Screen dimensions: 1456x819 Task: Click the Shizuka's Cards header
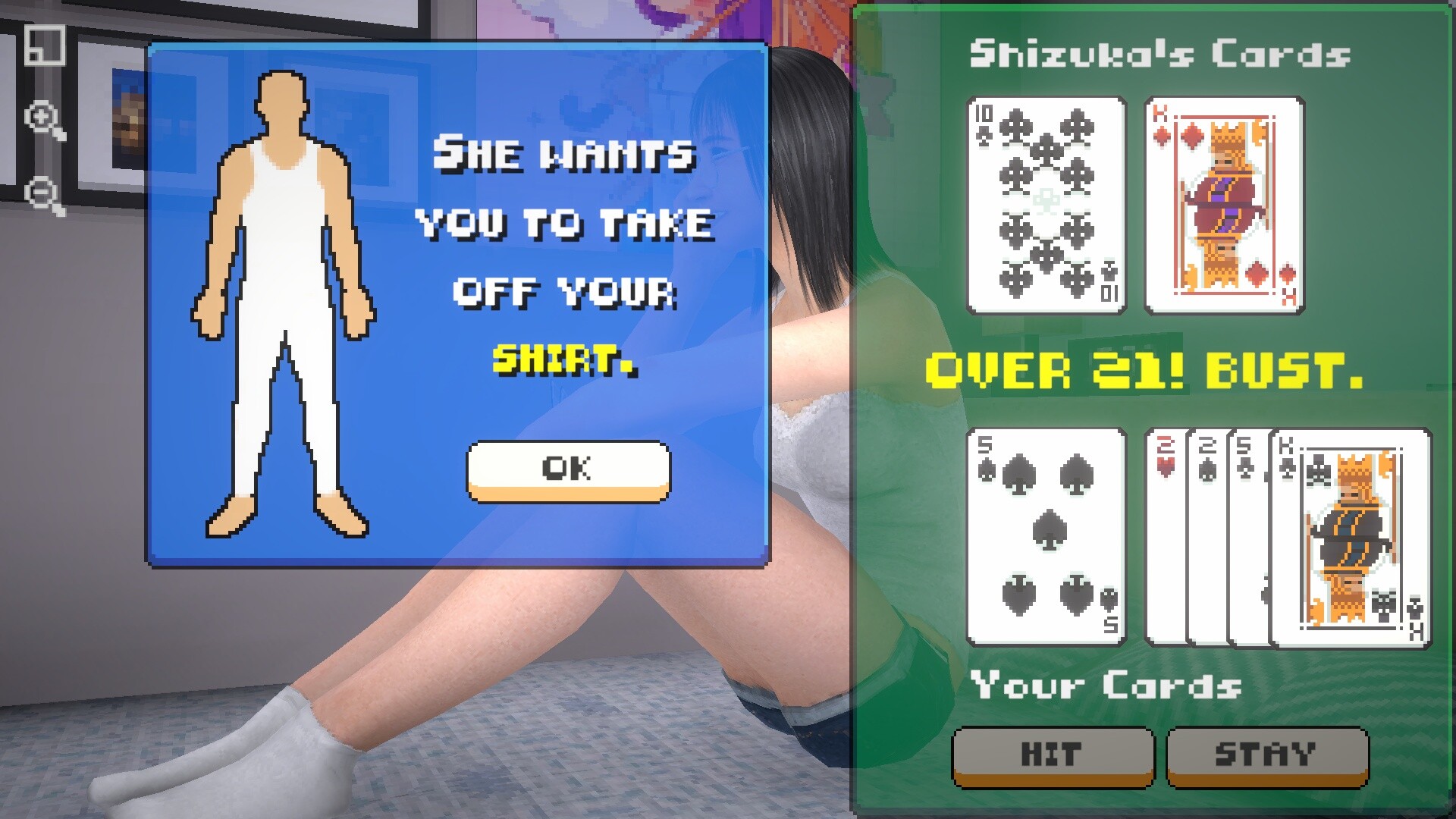(x=1160, y=55)
